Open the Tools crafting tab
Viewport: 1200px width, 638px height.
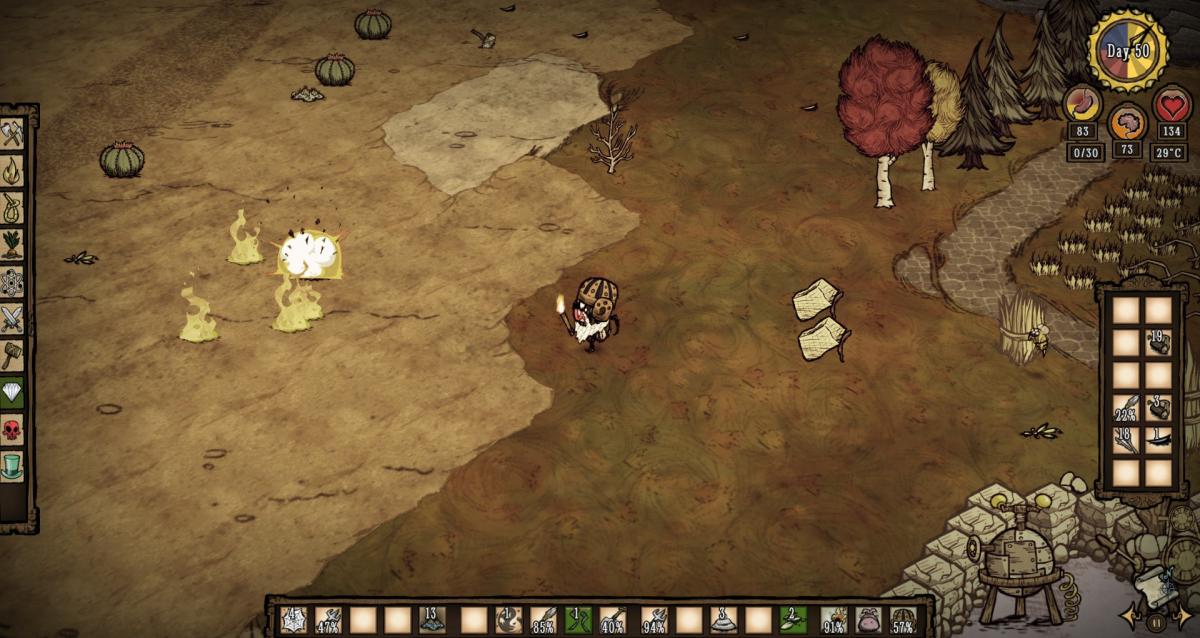click(12, 133)
